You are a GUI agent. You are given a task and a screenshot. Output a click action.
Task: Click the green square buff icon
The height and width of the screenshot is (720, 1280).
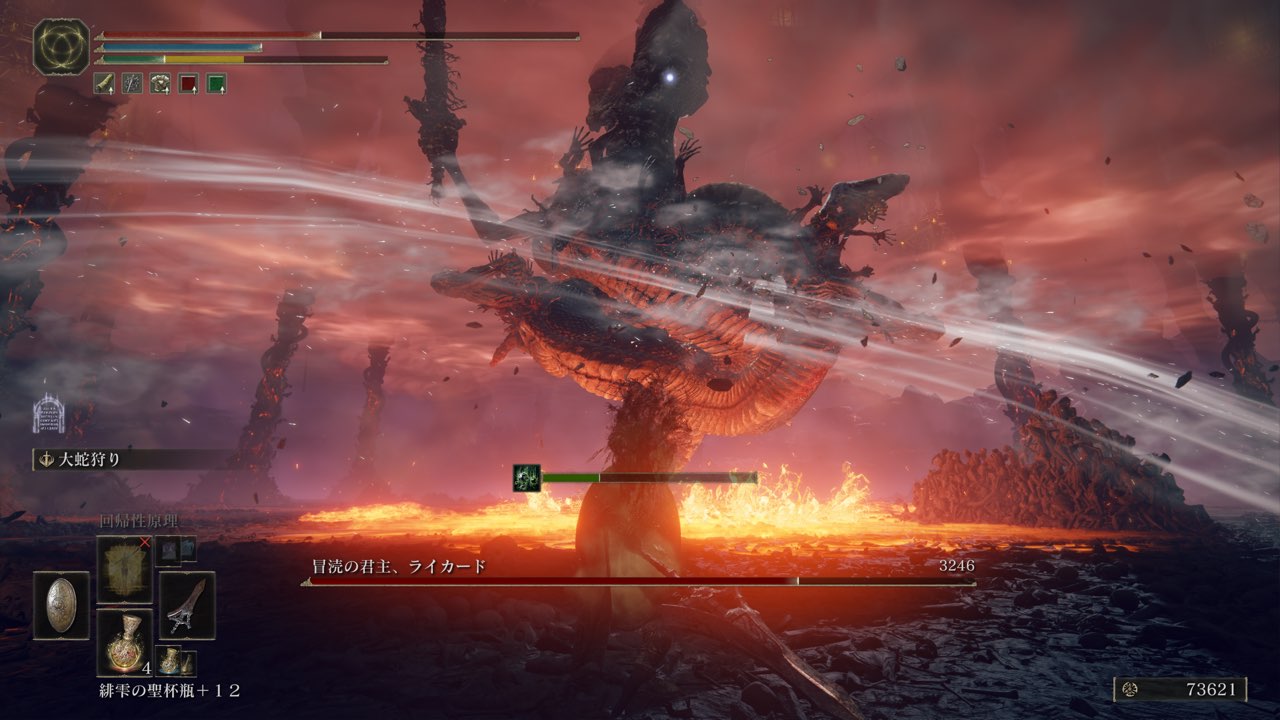tap(216, 84)
